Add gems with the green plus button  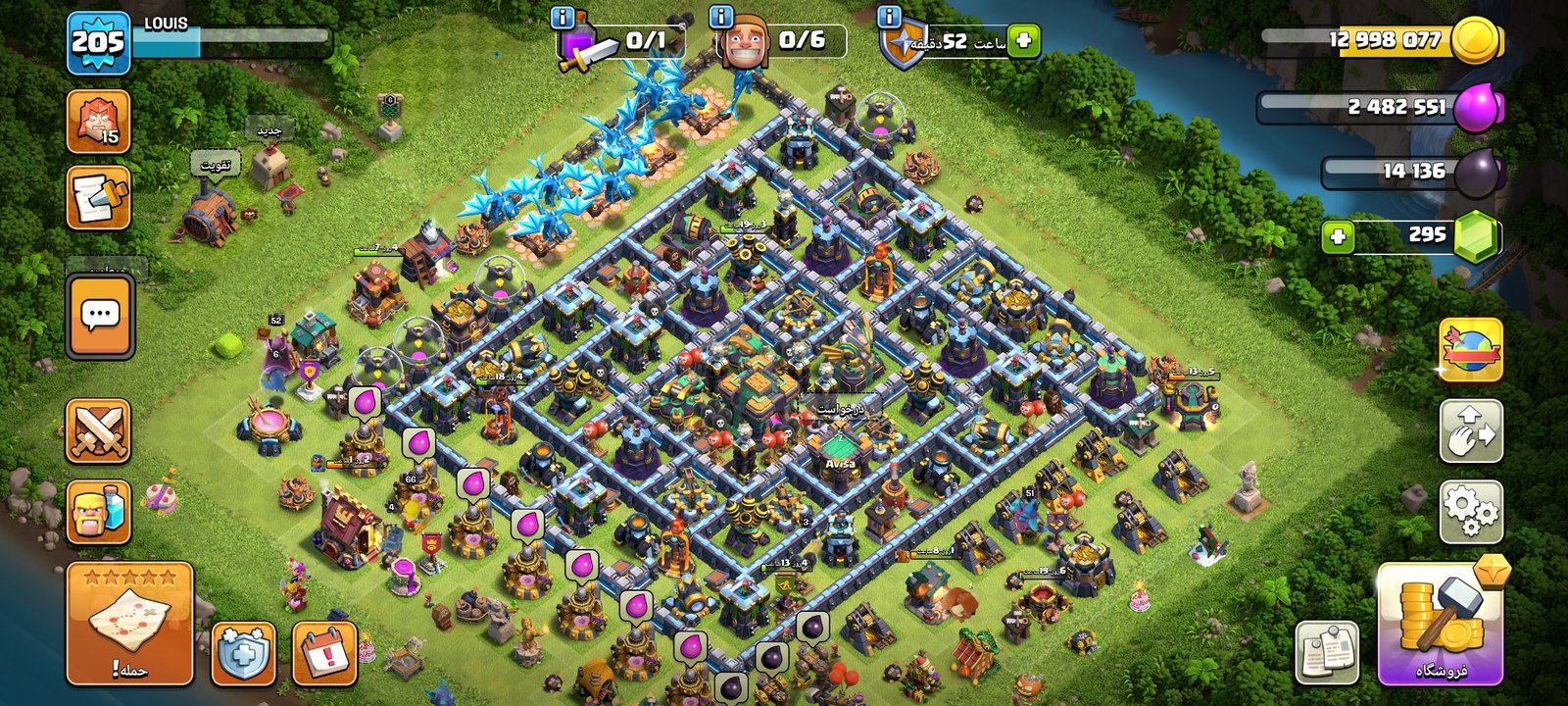pos(1338,236)
